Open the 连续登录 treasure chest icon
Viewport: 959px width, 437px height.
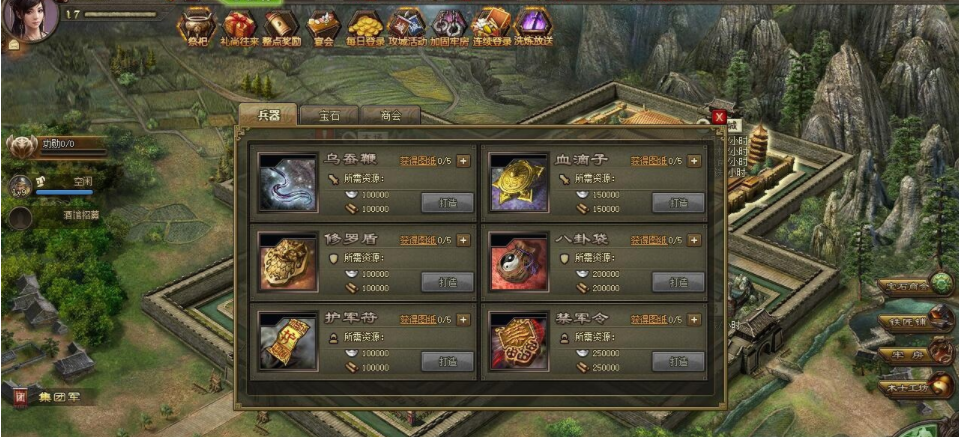[491, 26]
